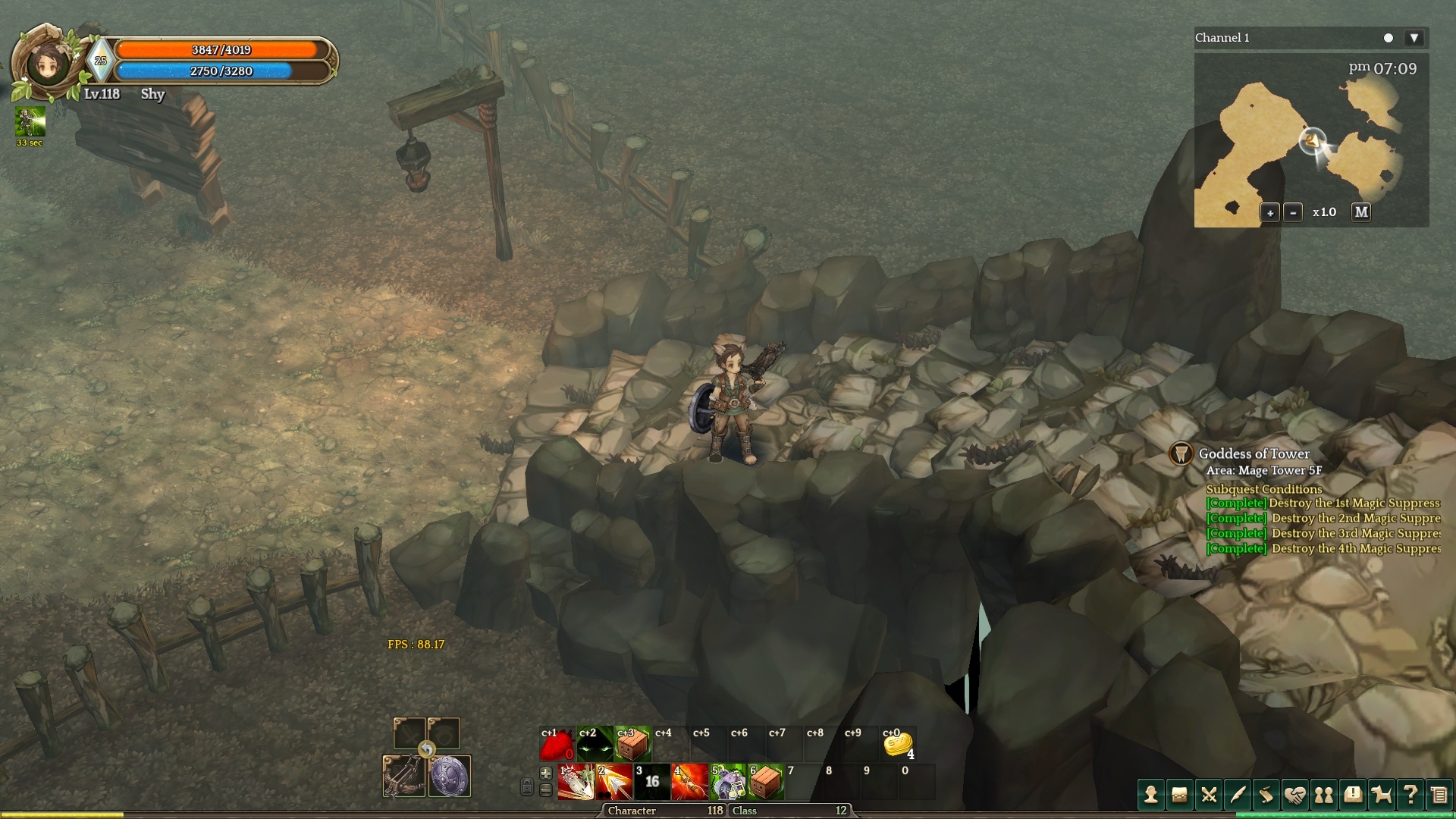Open the Channel 1 dropdown arrow
Viewport: 1456px width, 819px height.
(x=1414, y=38)
